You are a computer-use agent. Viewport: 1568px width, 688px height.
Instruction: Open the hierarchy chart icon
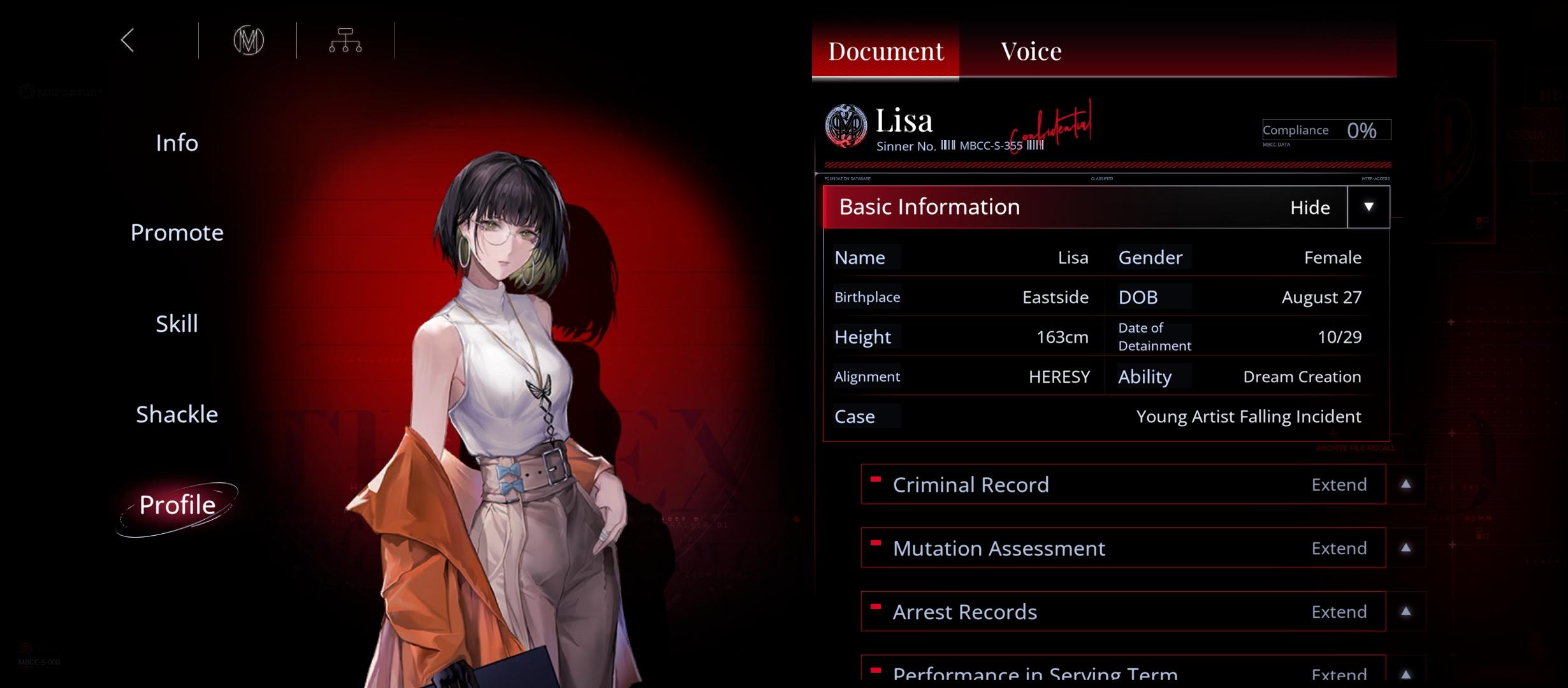pyautogui.click(x=345, y=41)
